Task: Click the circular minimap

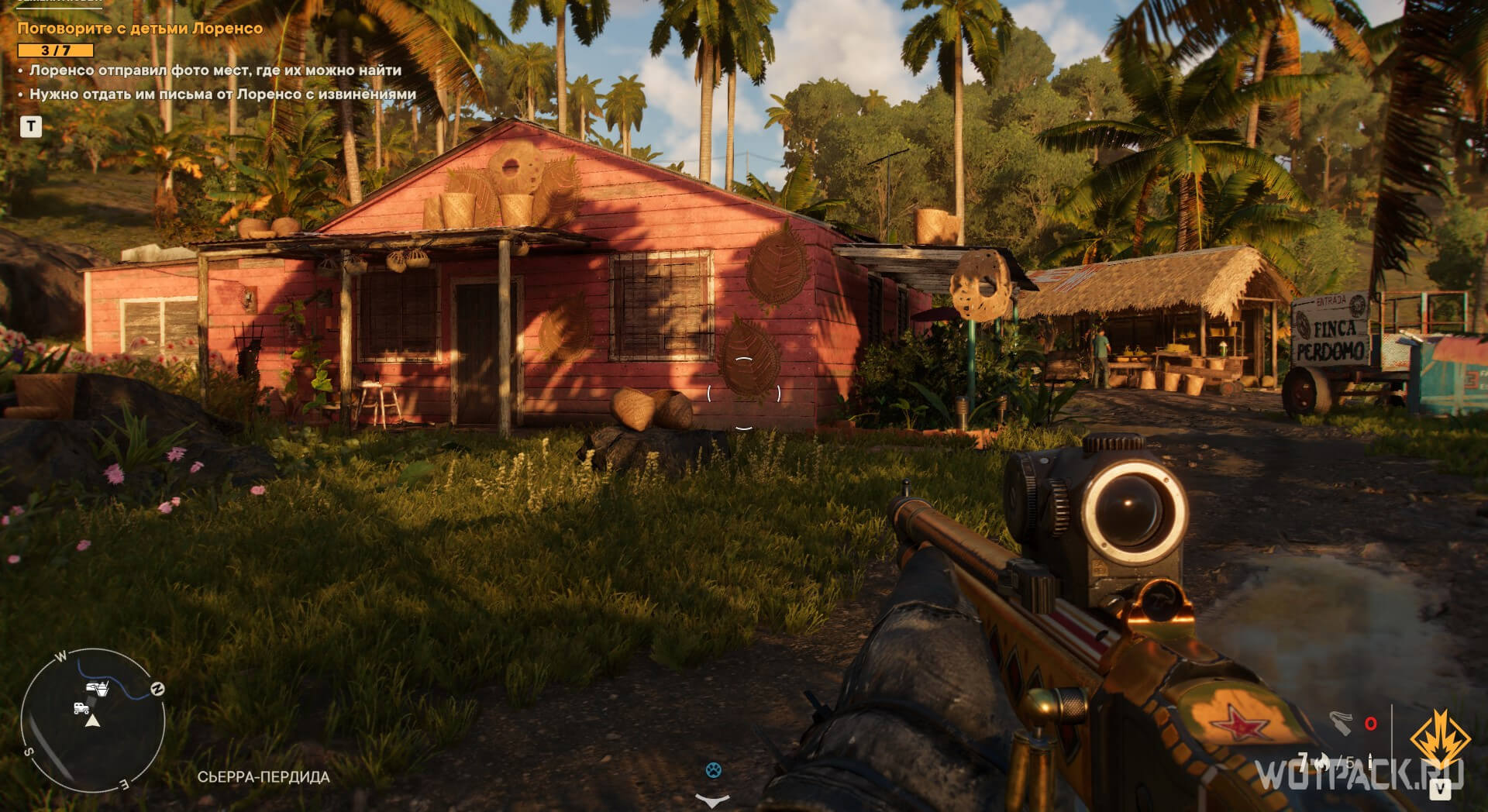Action: [93, 721]
